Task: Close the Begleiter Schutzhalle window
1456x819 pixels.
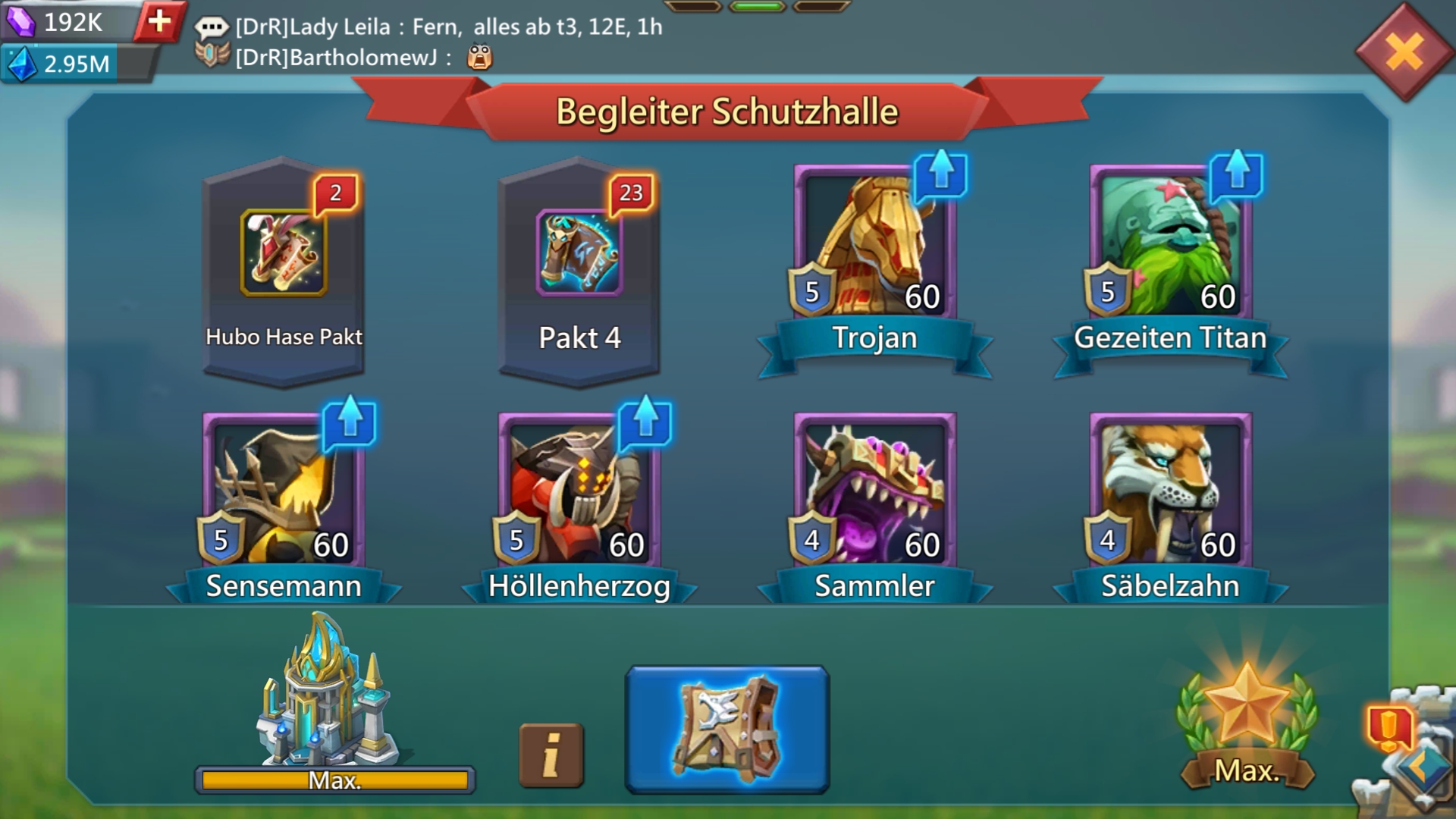Action: (x=1404, y=52)
